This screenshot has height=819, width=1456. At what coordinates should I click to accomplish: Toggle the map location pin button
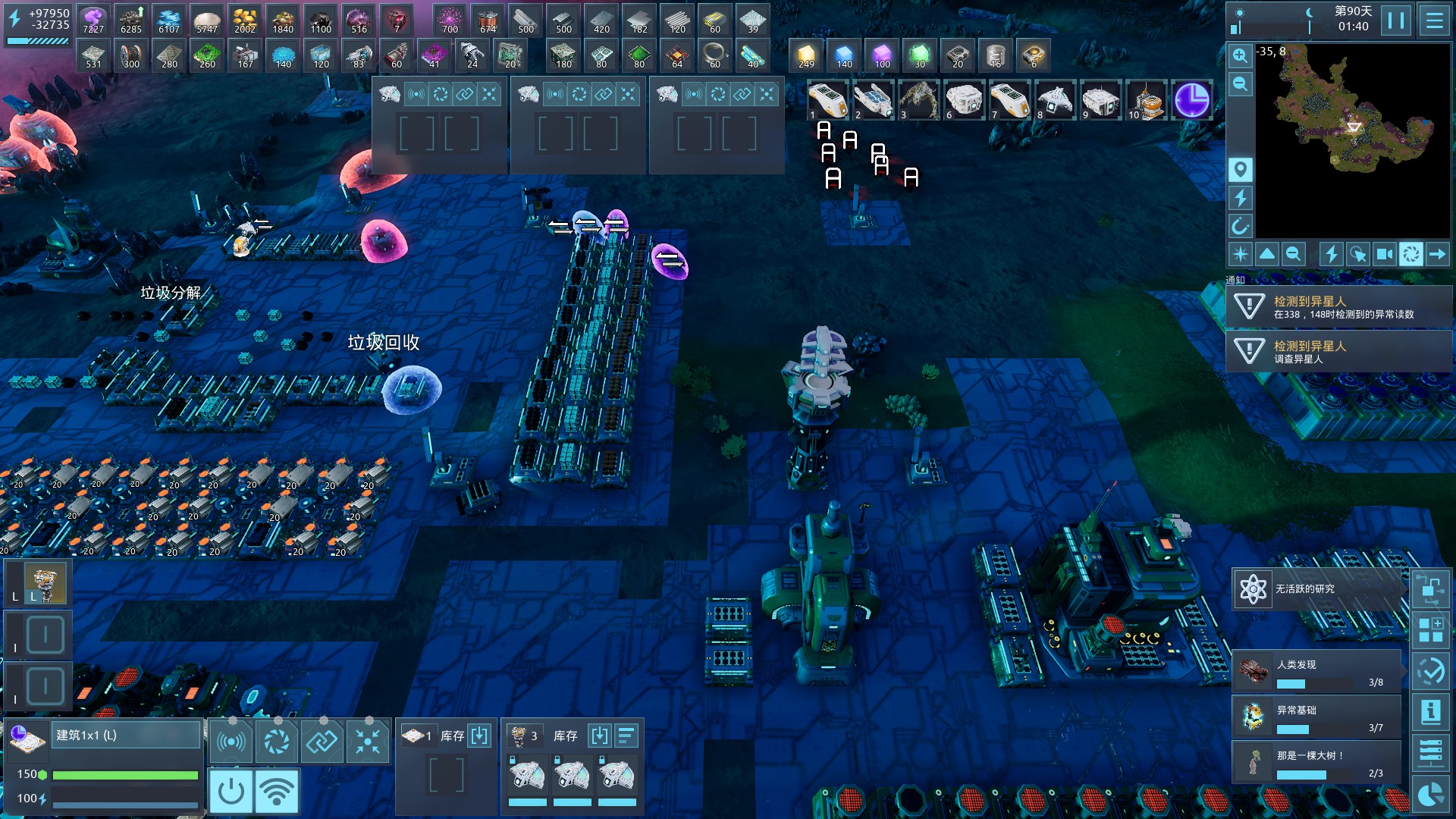click(x=1240, y=169)
